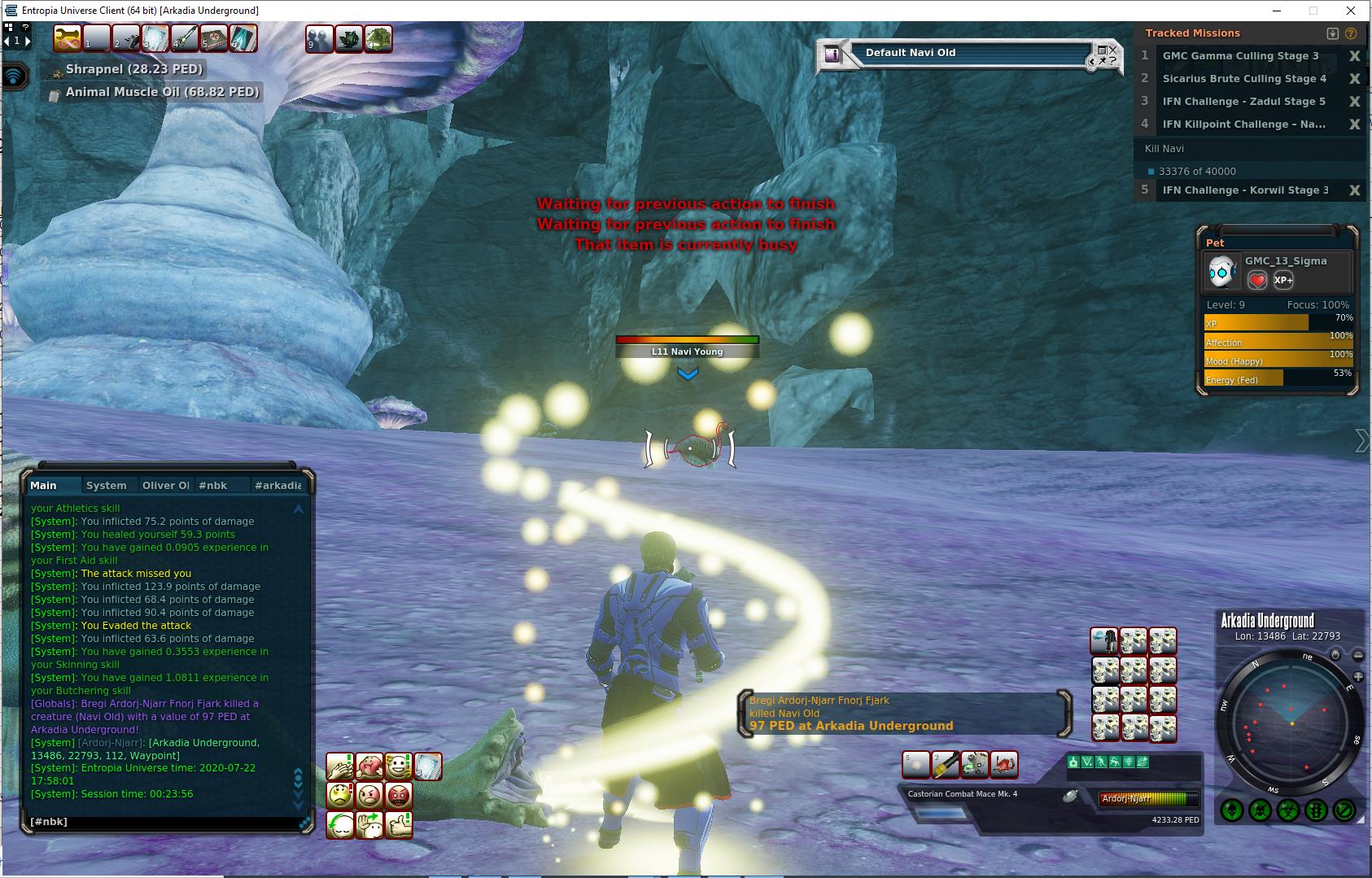Select the sword weapon in hotbar slot 4
This screenshot has height=878, width=1372.
click(x=185, y=38)
